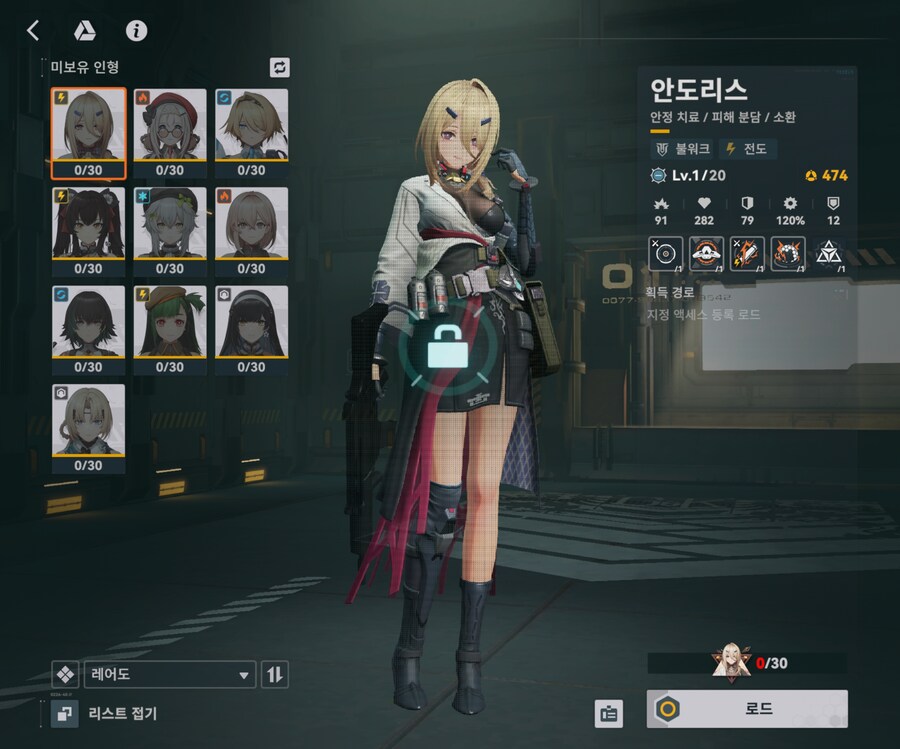The image size is (900, 749).
Task: Open the home triangle icon
Action: coord(84,30)
